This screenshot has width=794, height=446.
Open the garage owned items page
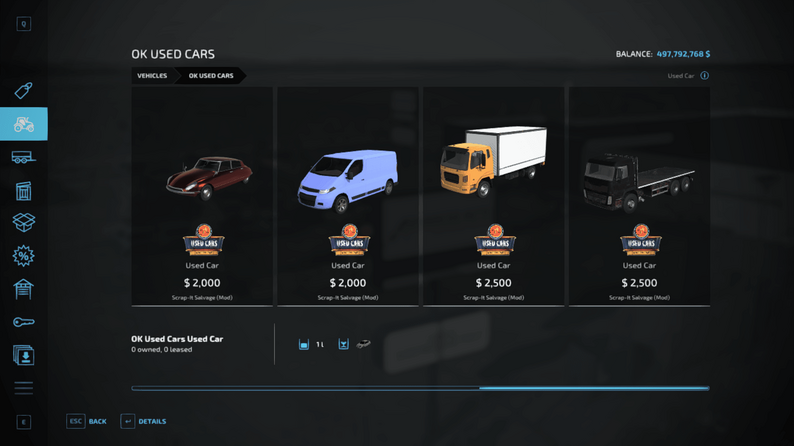point(23,289)
